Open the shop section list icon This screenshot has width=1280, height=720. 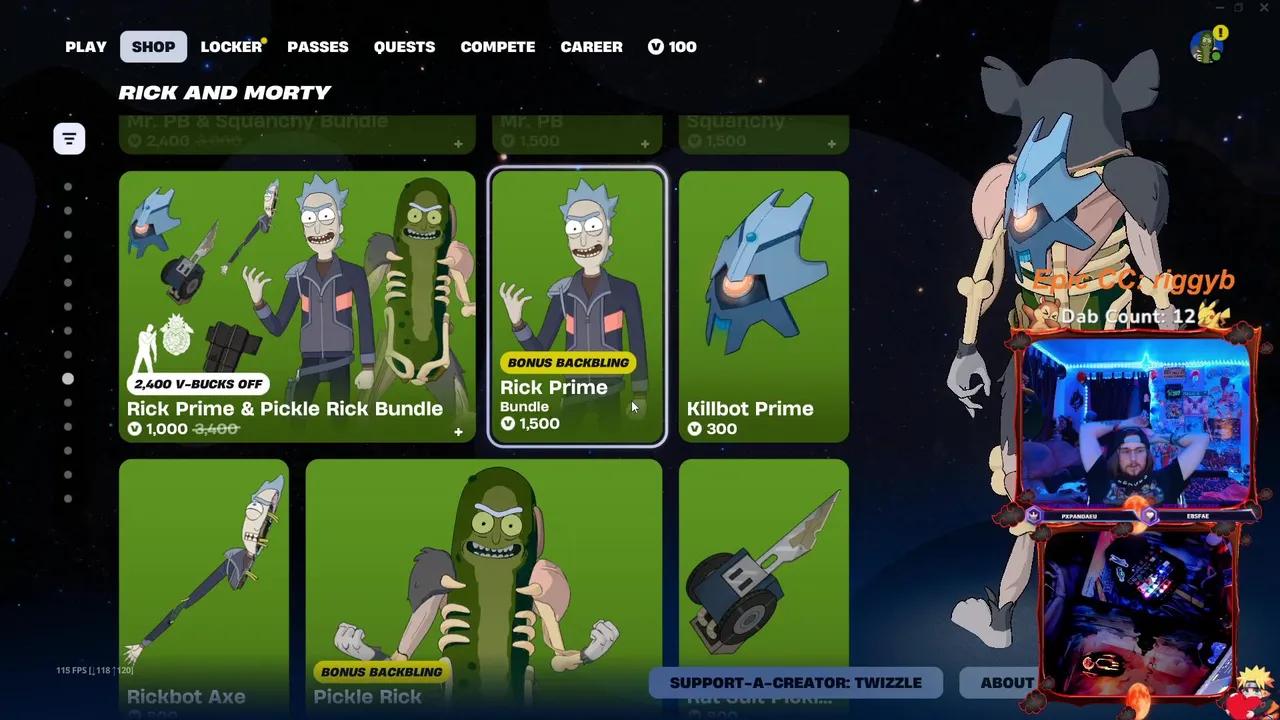(x=69, y=138)
